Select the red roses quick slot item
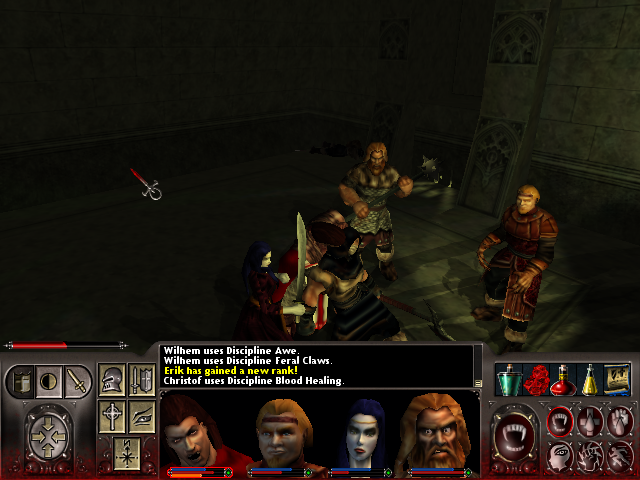Viewport: 640px width, 480px height. (535, 380)
